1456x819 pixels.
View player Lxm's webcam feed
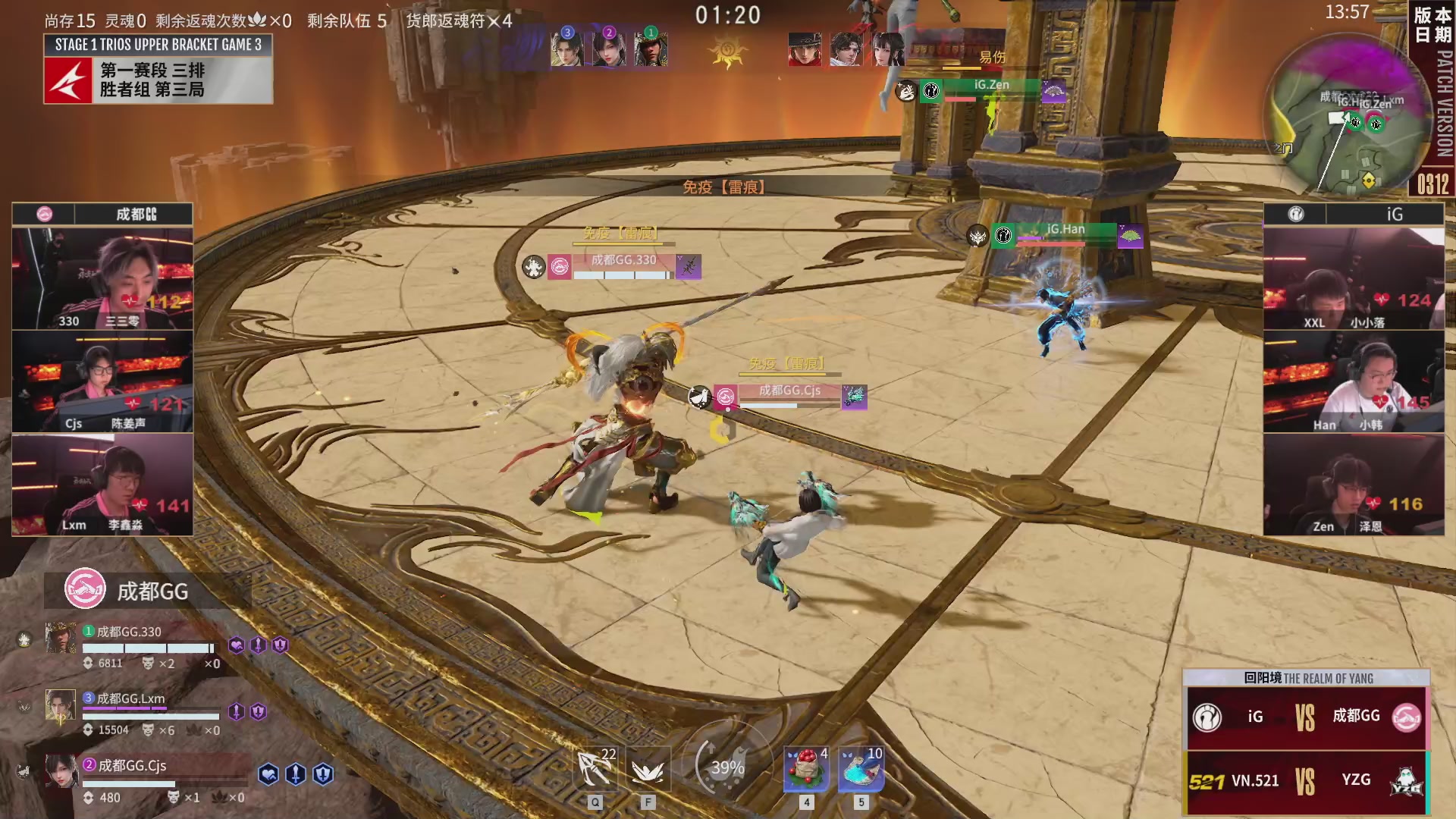pyautogui.click(x=102, y=485)
